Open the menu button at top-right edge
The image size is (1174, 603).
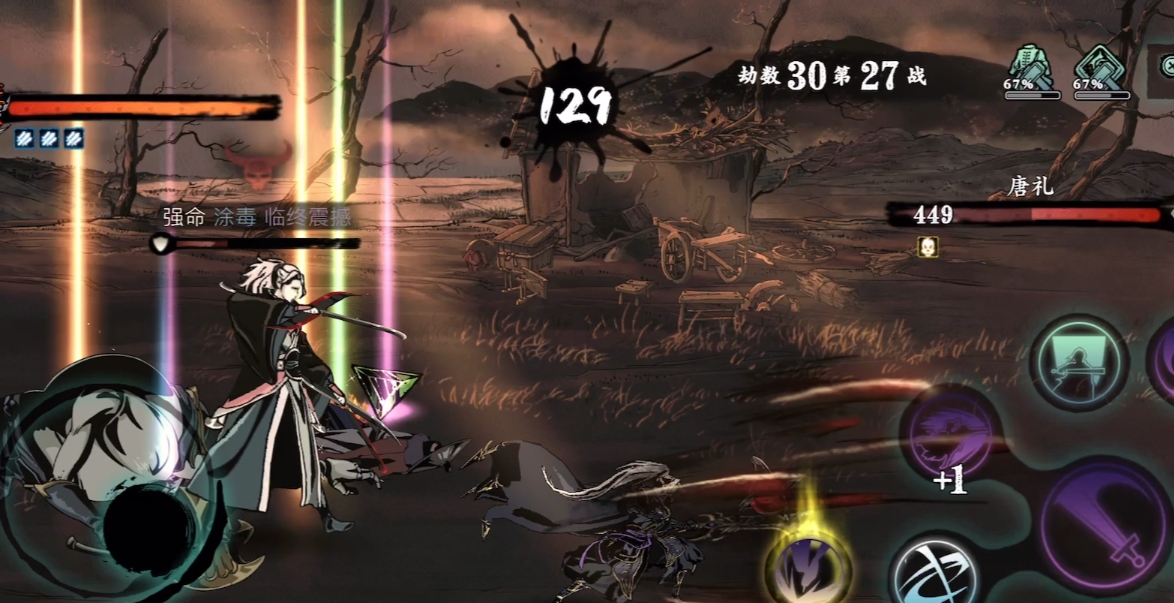1167,65
